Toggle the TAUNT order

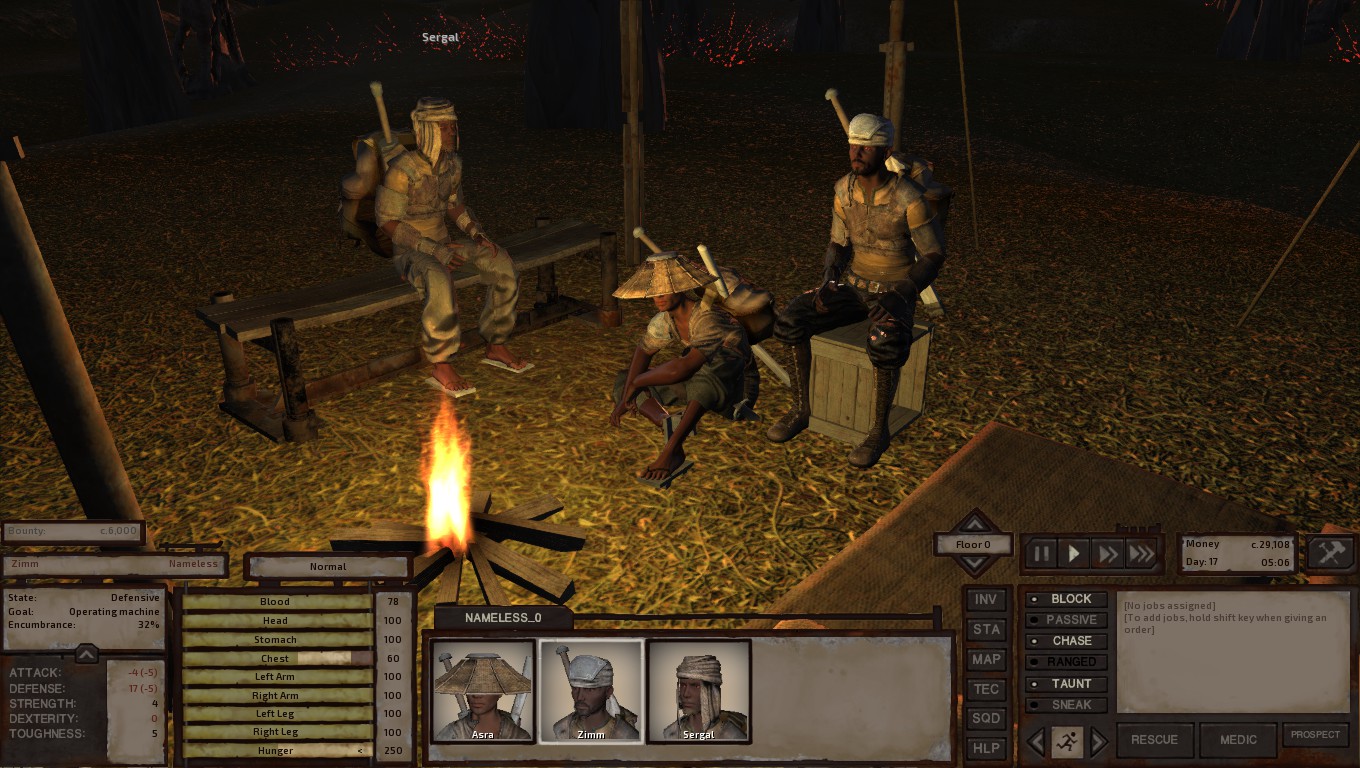[1067, 684]
